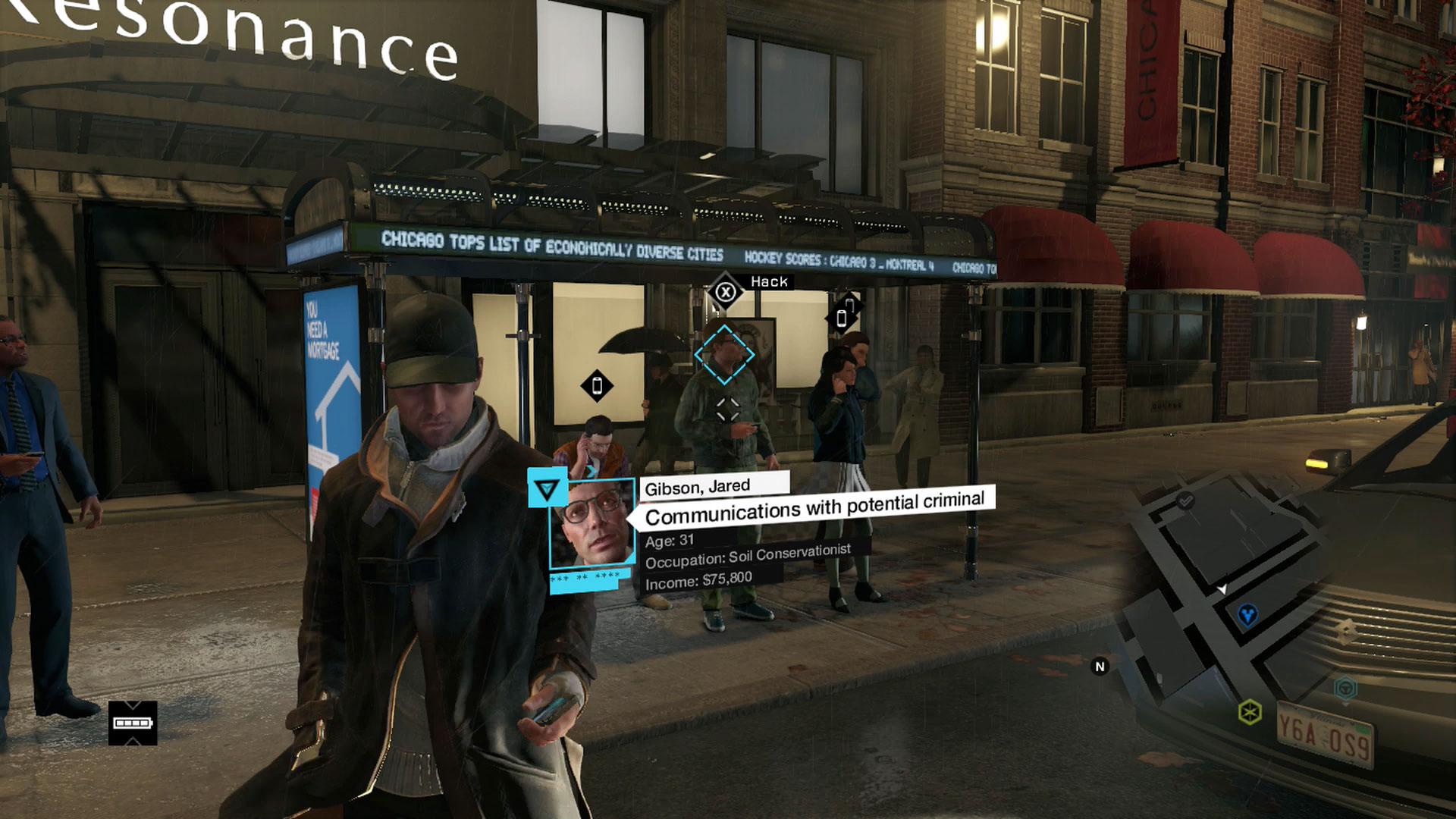This screenshot has height=819, width=1456.
Task: Click the double-checkmark marker on the minimap
Action: (1185, 500)
